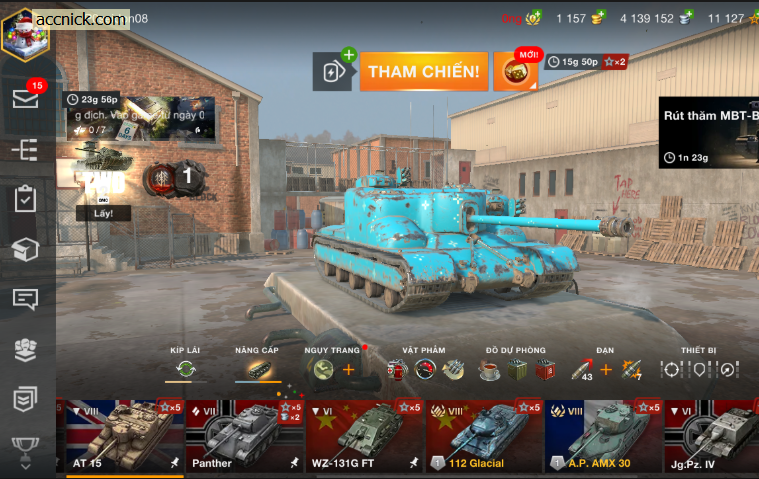Open the NÂNG CẤP upgrades section
Viewport: 759px width, 479px height.
[257, 369]
